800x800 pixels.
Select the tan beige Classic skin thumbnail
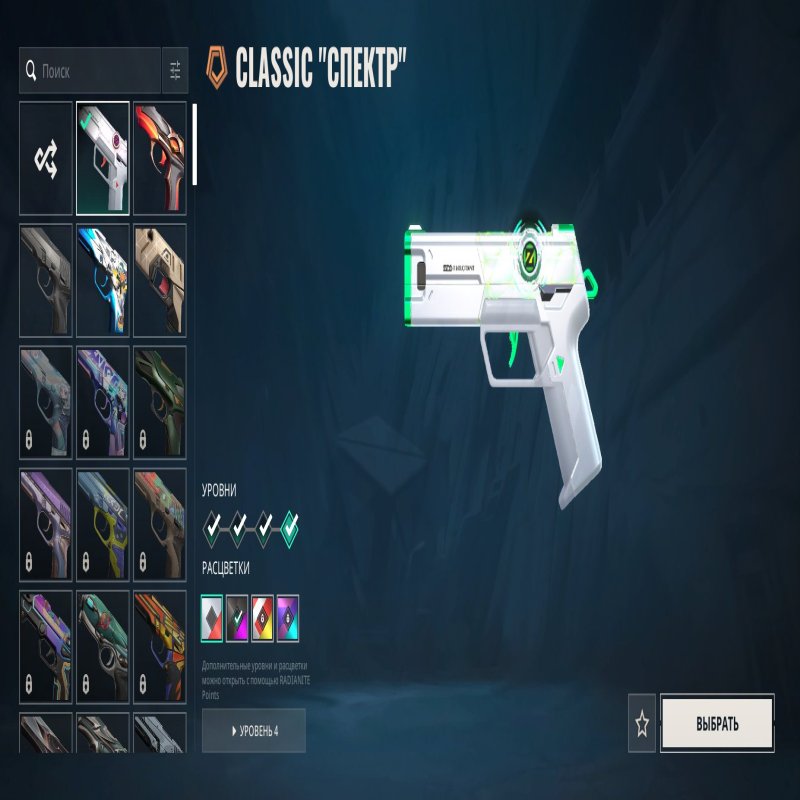pyautogui.click(x=160, y=279)
